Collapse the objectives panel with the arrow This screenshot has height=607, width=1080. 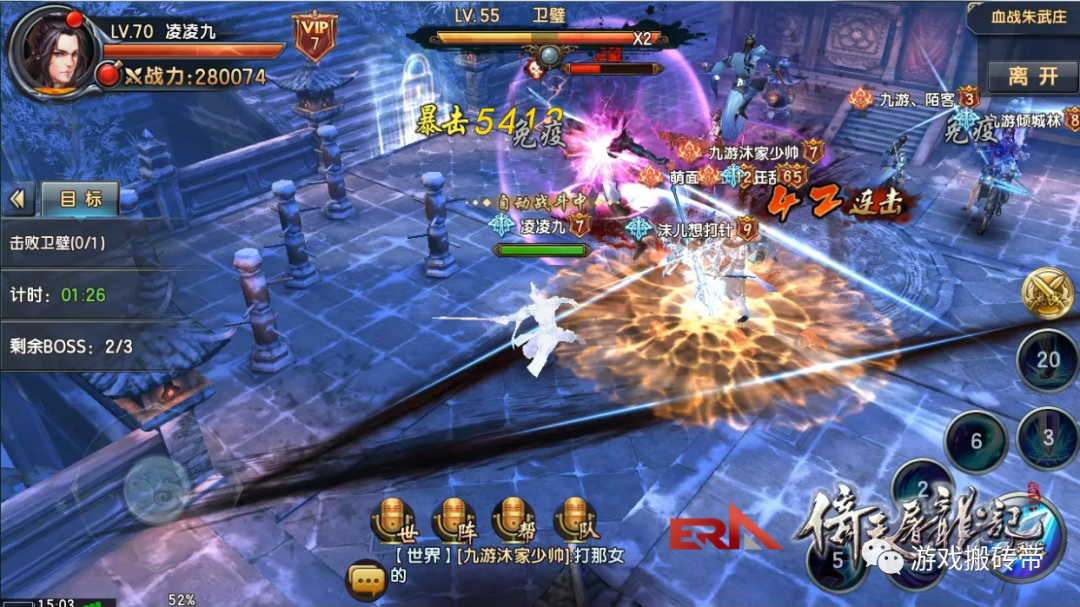click(17, 199)
